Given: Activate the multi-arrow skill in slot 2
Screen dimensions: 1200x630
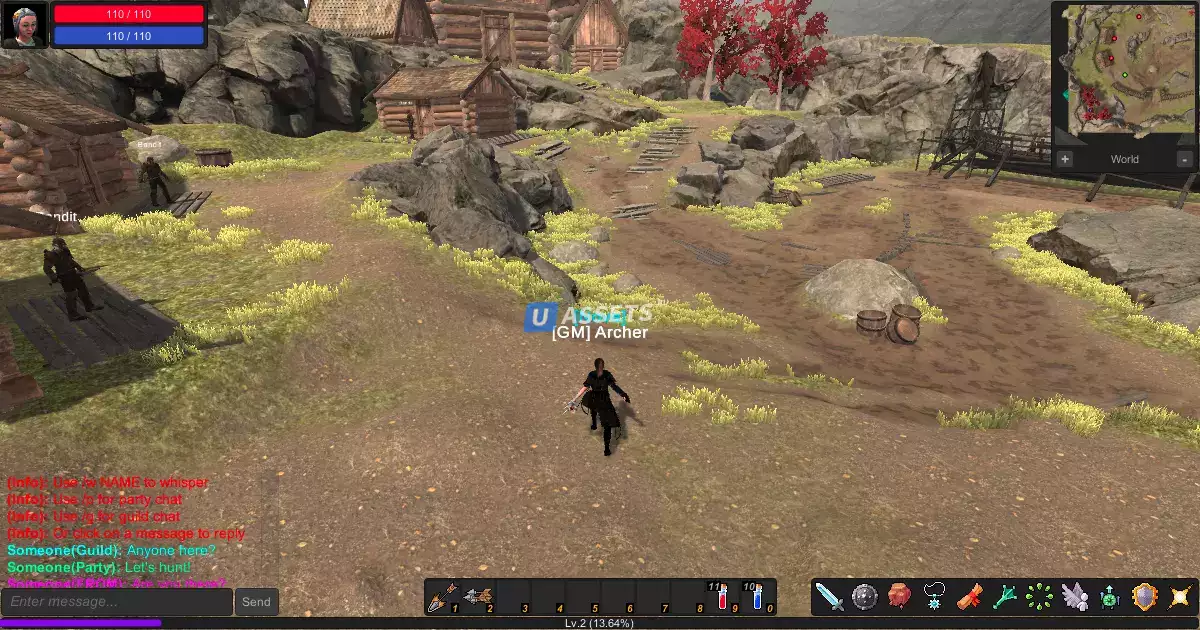Looking at the screenshot, I should [478, 597].
